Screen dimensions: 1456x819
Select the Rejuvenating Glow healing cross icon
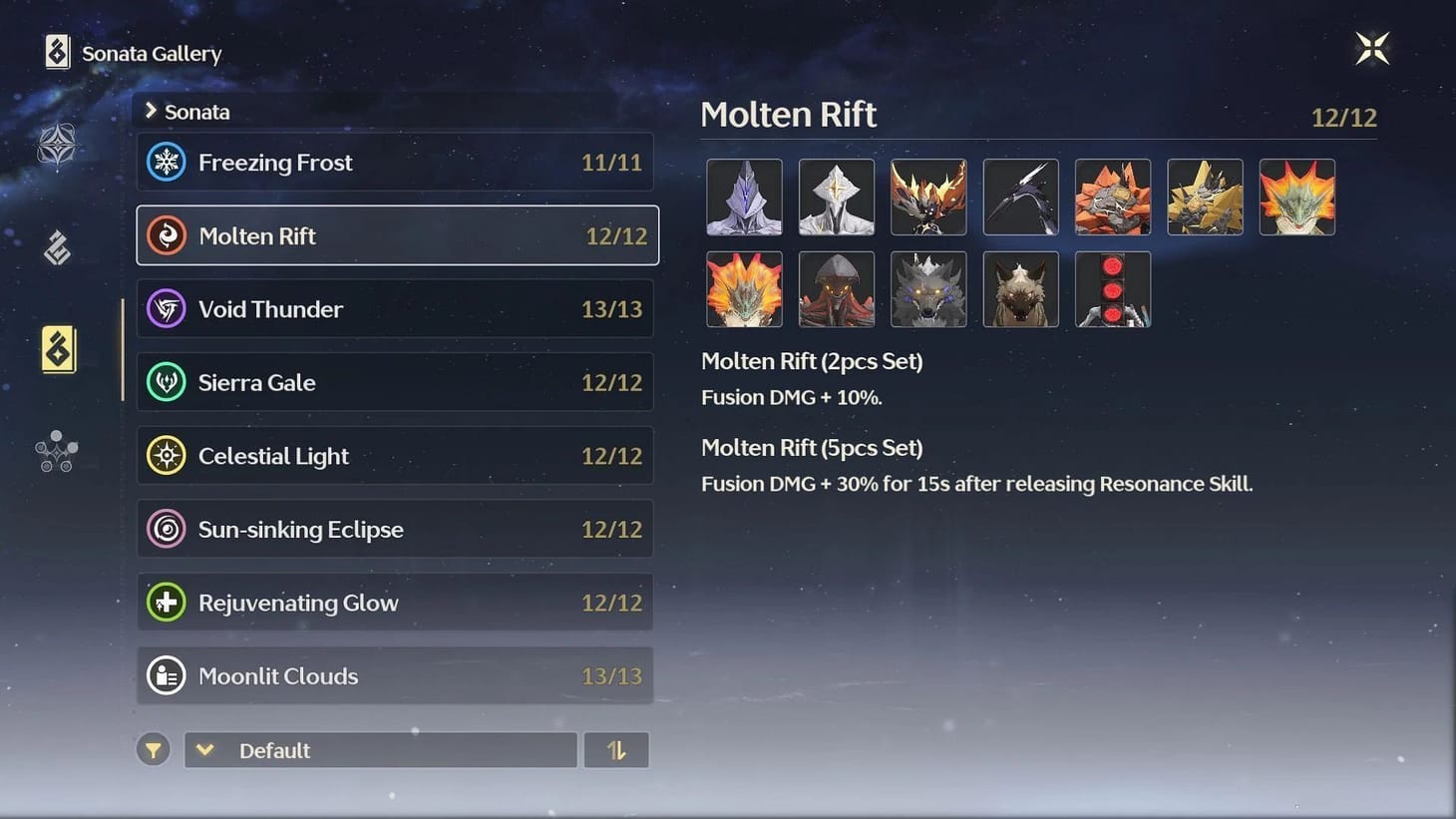[x=166, y=602]
